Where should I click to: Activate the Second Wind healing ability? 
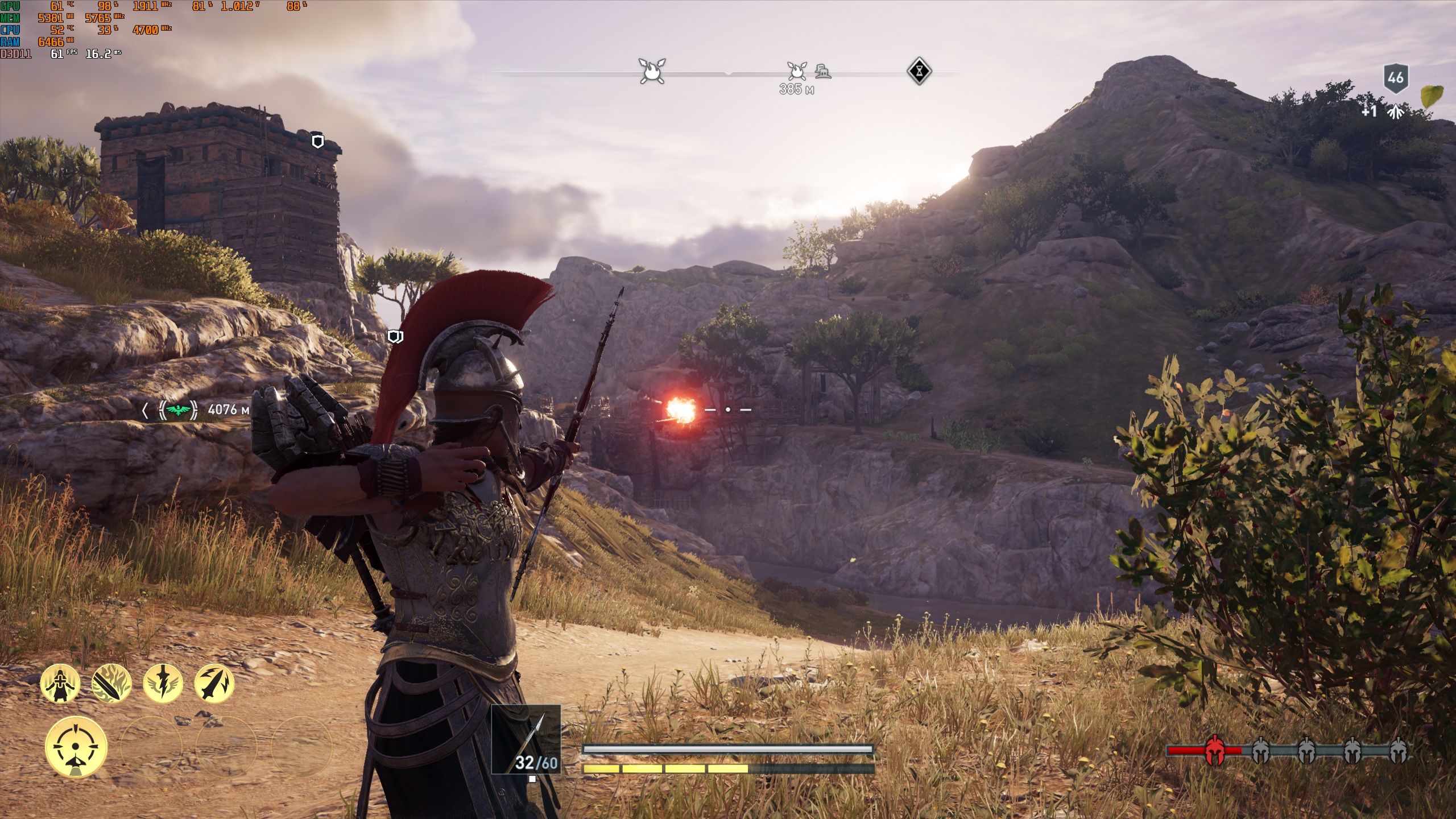60,683
